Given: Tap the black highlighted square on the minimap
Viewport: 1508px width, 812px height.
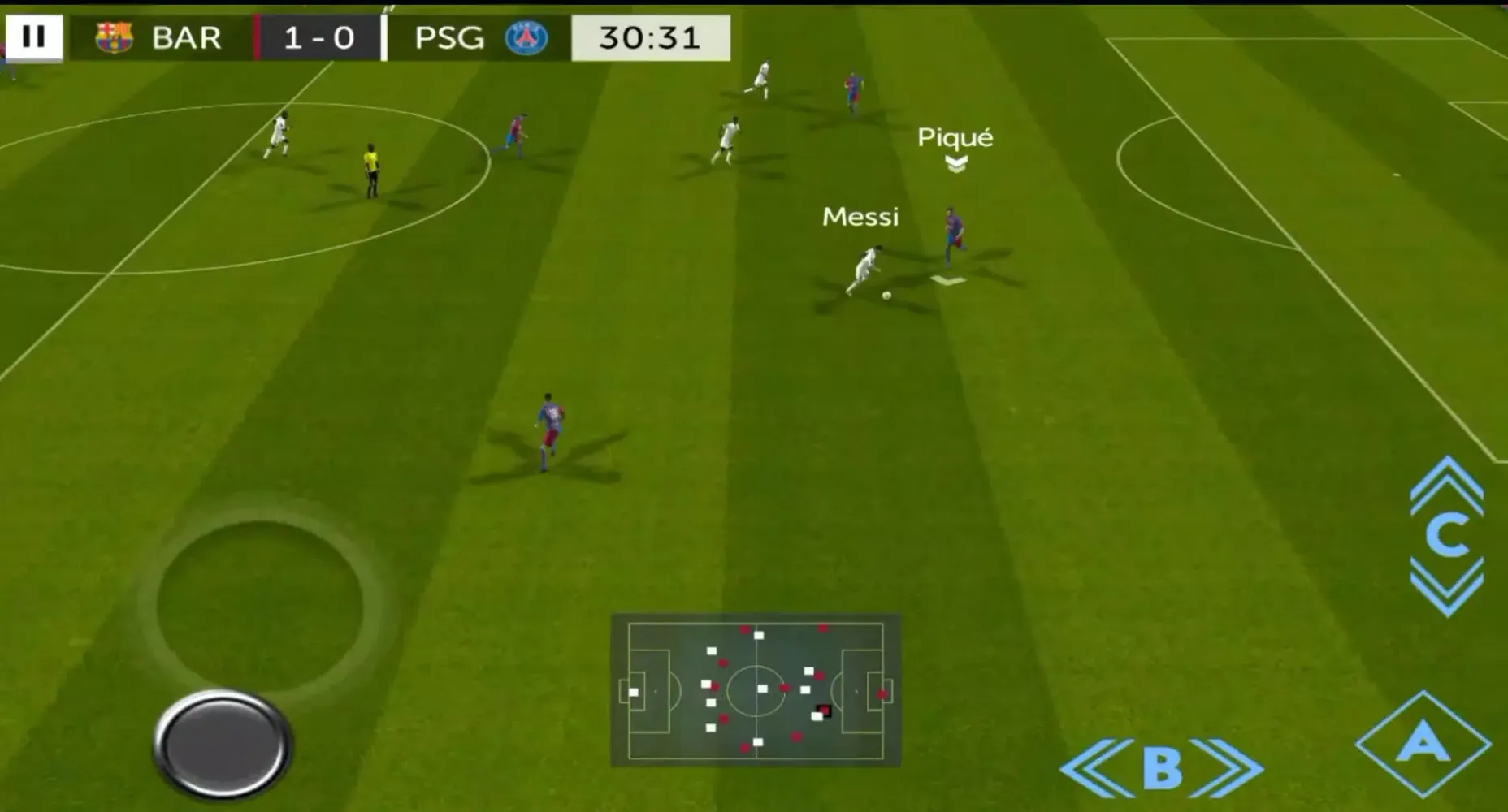Looking at the screenshot, I should (823, 711).
